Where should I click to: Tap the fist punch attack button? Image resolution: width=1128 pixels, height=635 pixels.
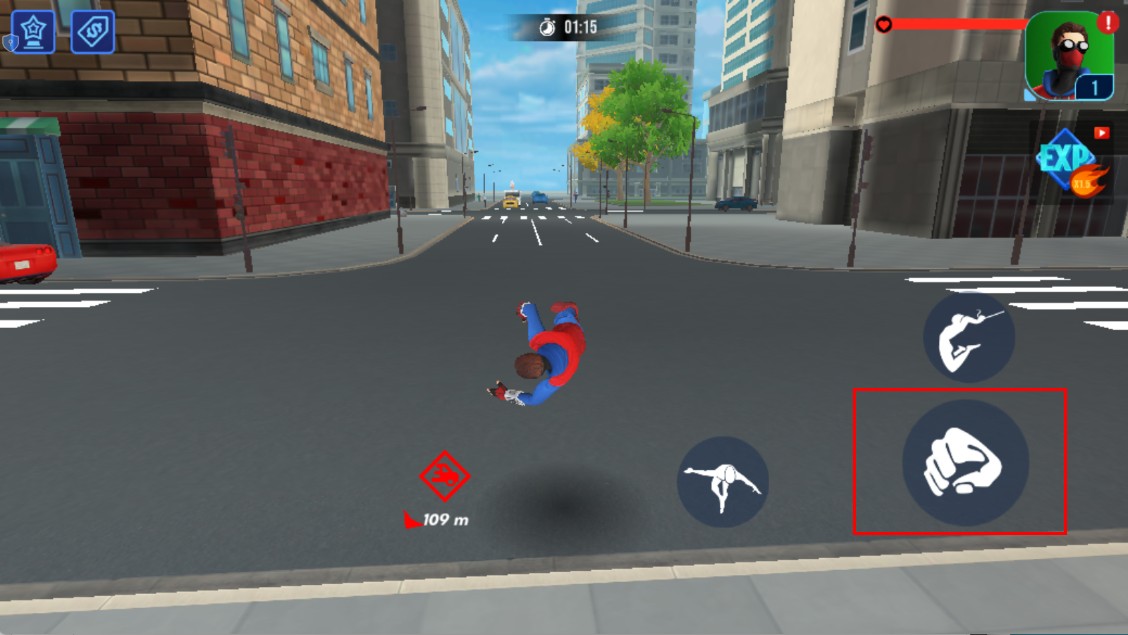coord(965,462)
